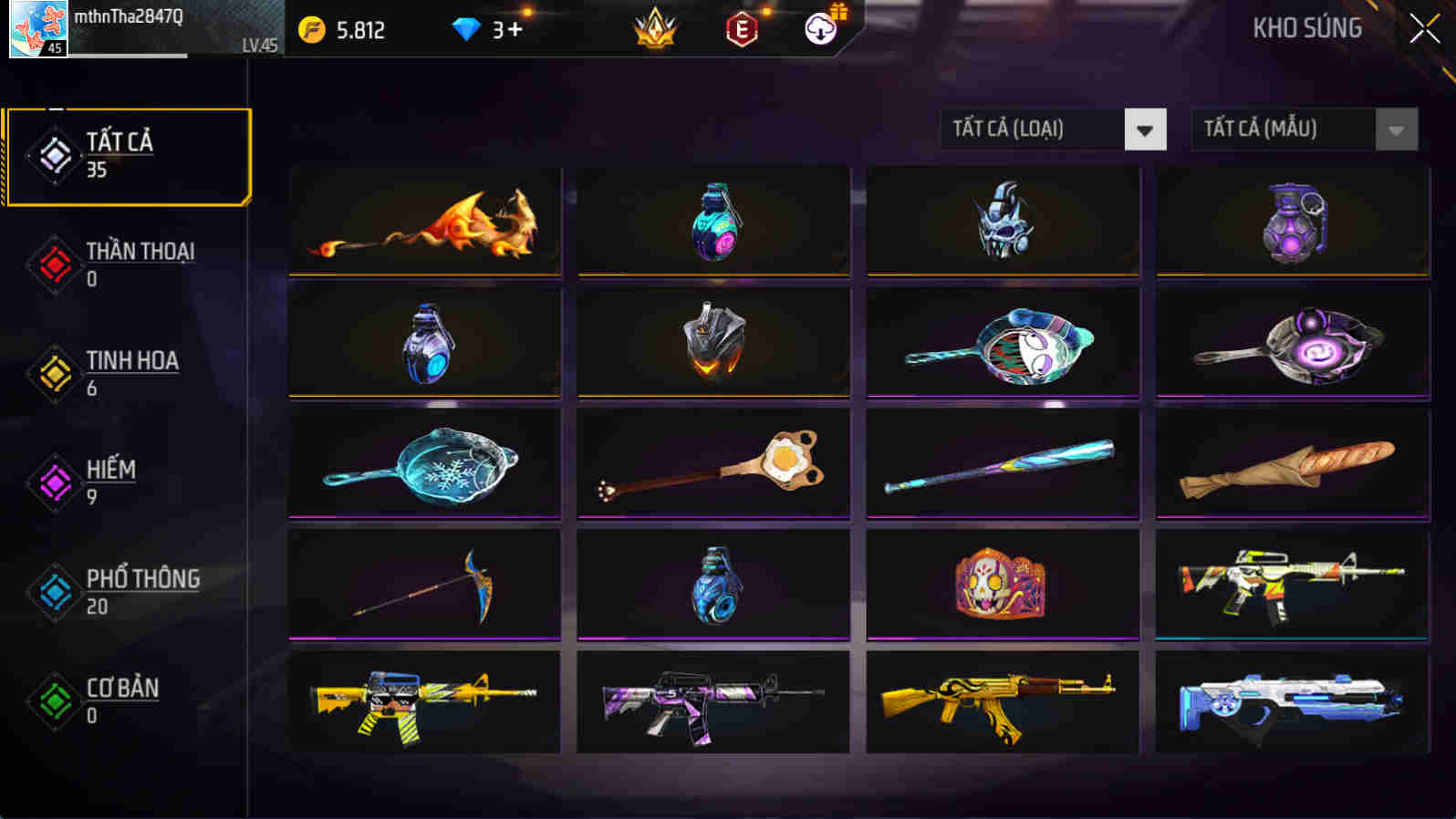Close the Kho Súng screen

[x=1423, y=28]
